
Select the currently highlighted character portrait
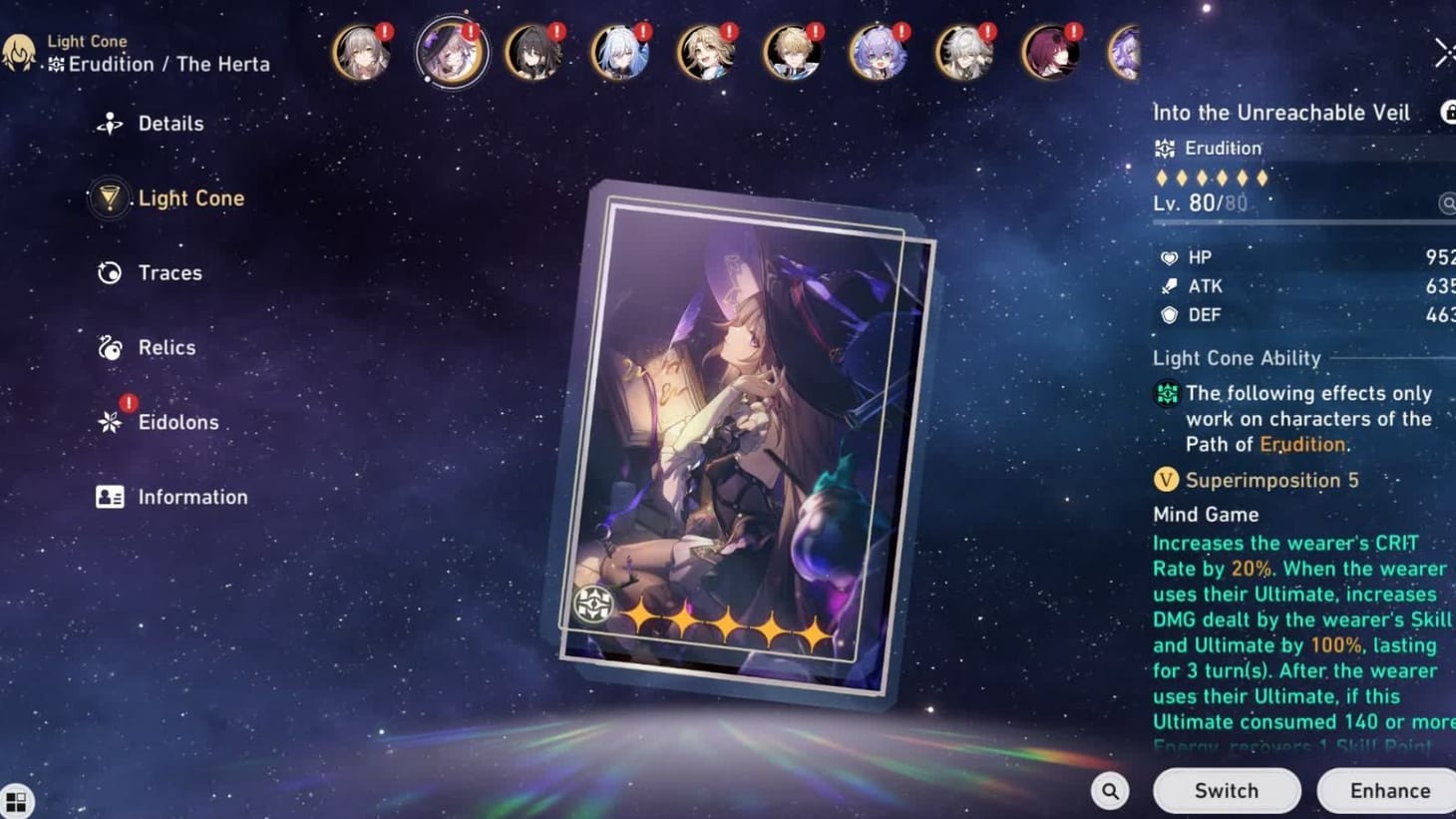(452, 53)
